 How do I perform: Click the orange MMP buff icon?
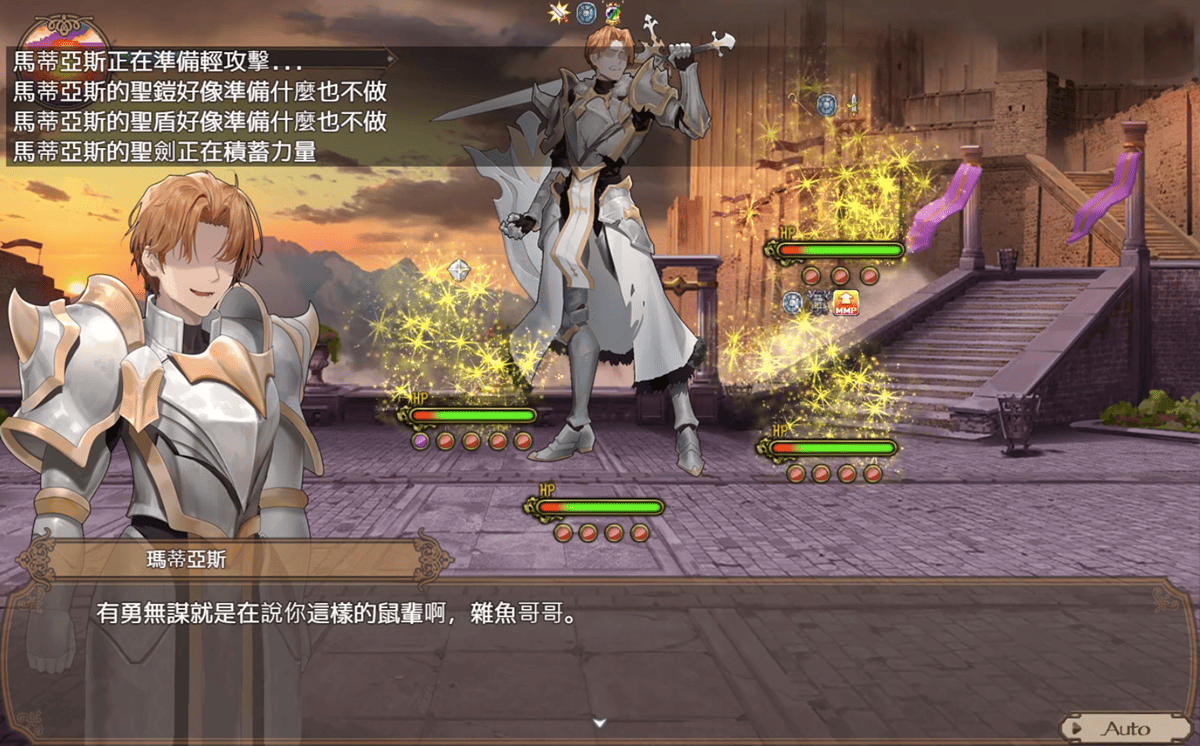(846, 302)
